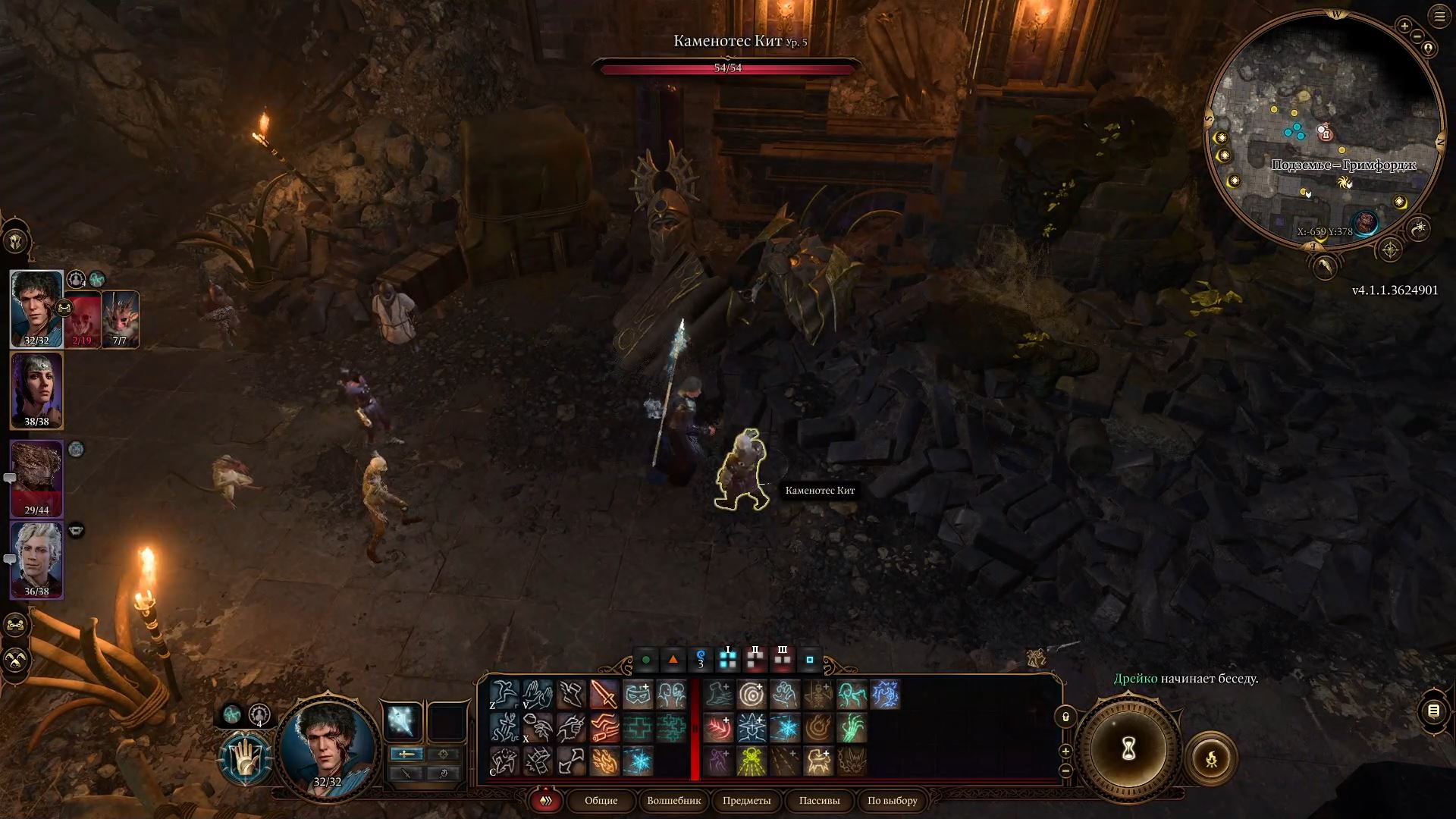Screen dimensions: 1456x819
Task: Toggle the level I spell slot filter
Action: click(728, 659)
